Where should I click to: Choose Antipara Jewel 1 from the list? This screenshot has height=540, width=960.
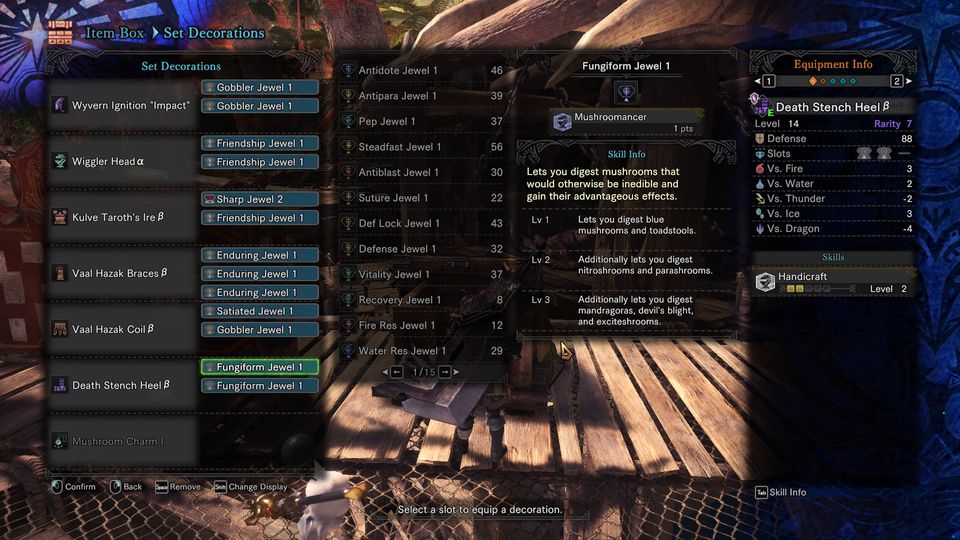pos(422,96)
